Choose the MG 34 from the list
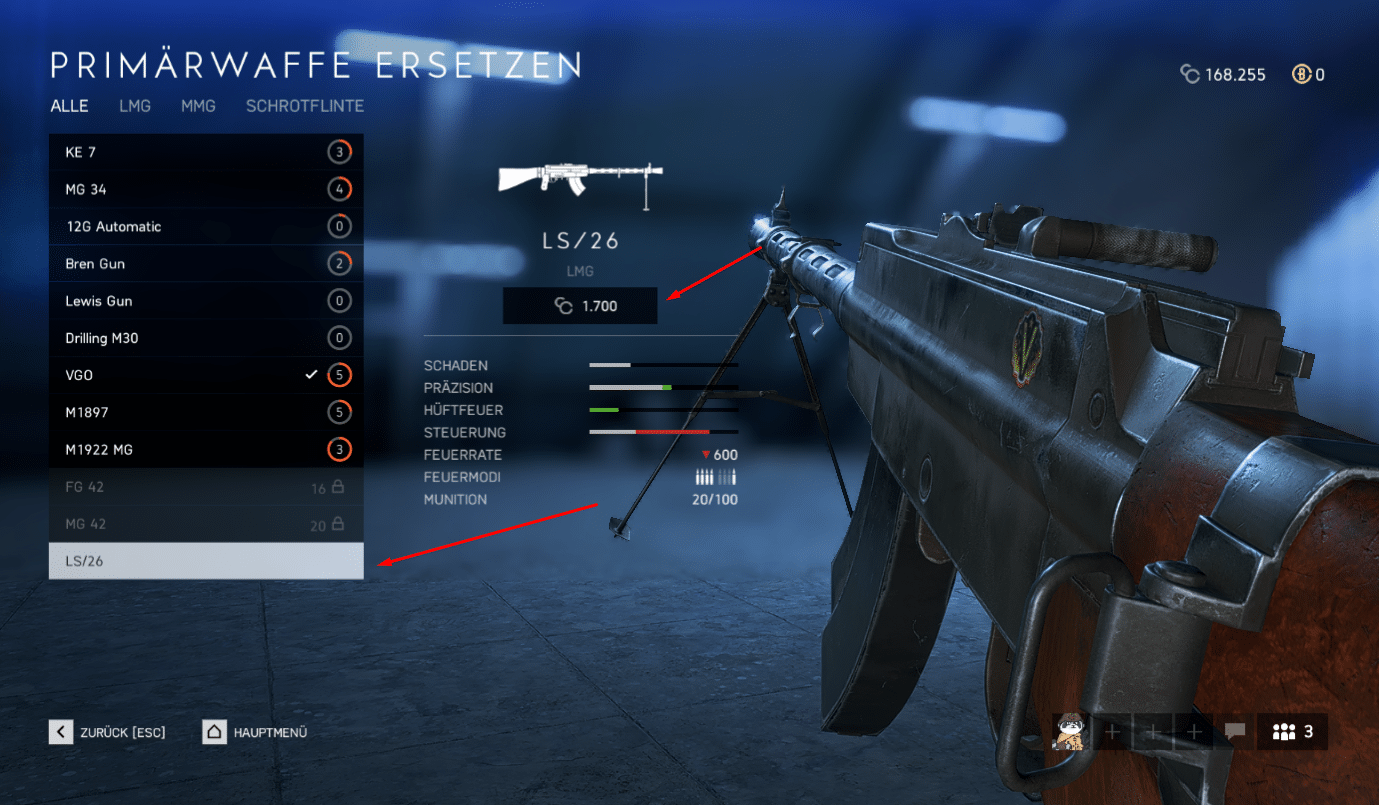 tap(206, 189)
